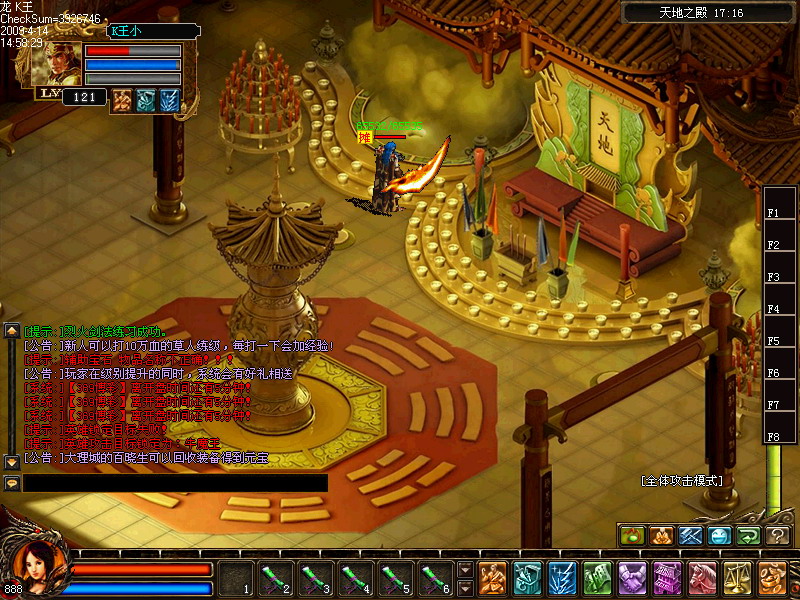Image resolution: width=800 pixels, height=600 pixels.
Task: Click the blue smiley face button
Action: pos(720,536)
